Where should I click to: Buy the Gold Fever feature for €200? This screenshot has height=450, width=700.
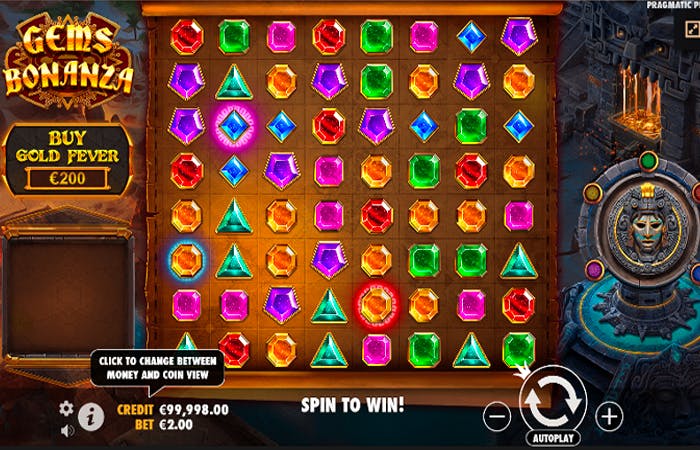pos(65,159)
